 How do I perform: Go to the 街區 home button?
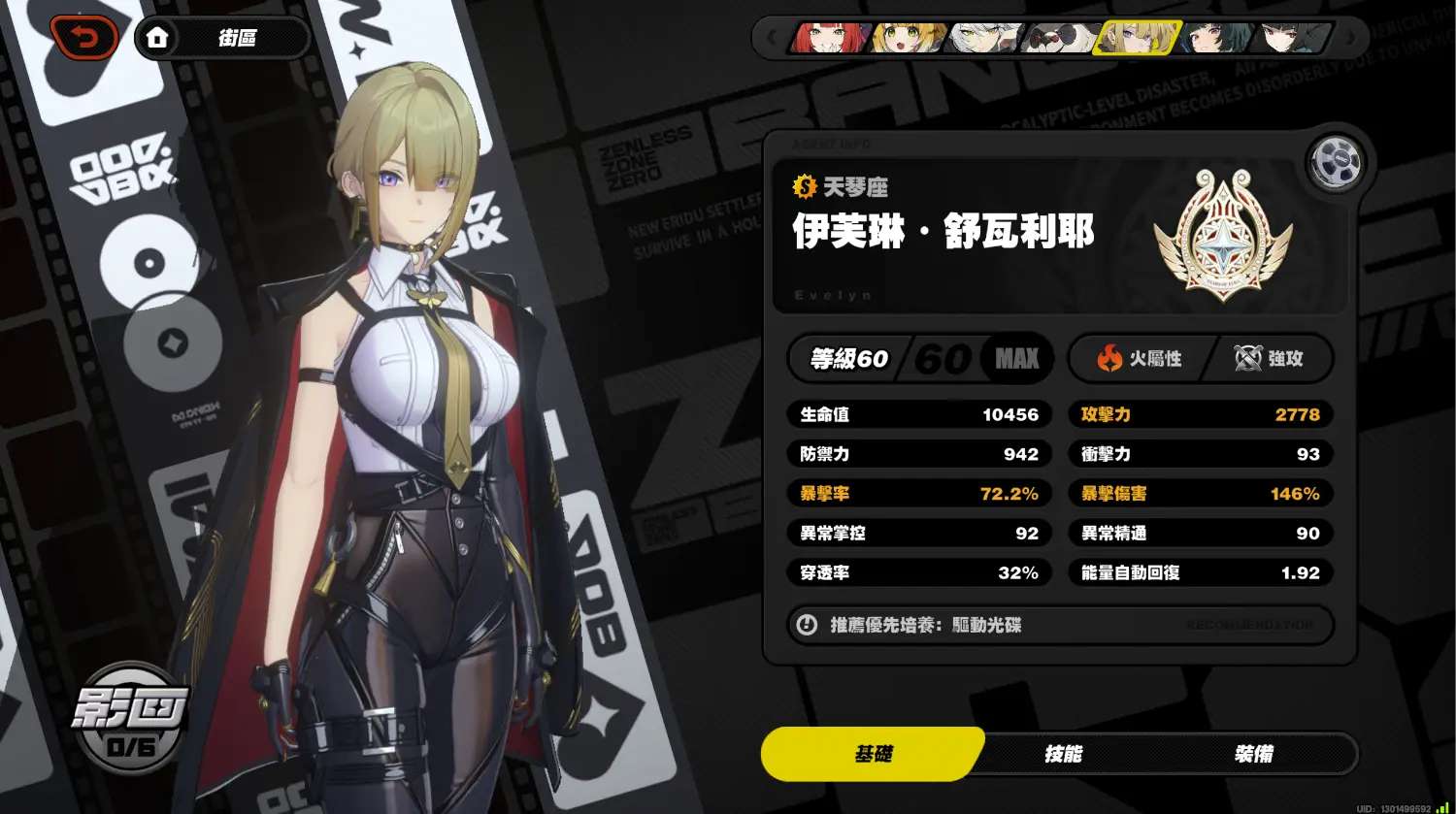click(x=220, y=39)
